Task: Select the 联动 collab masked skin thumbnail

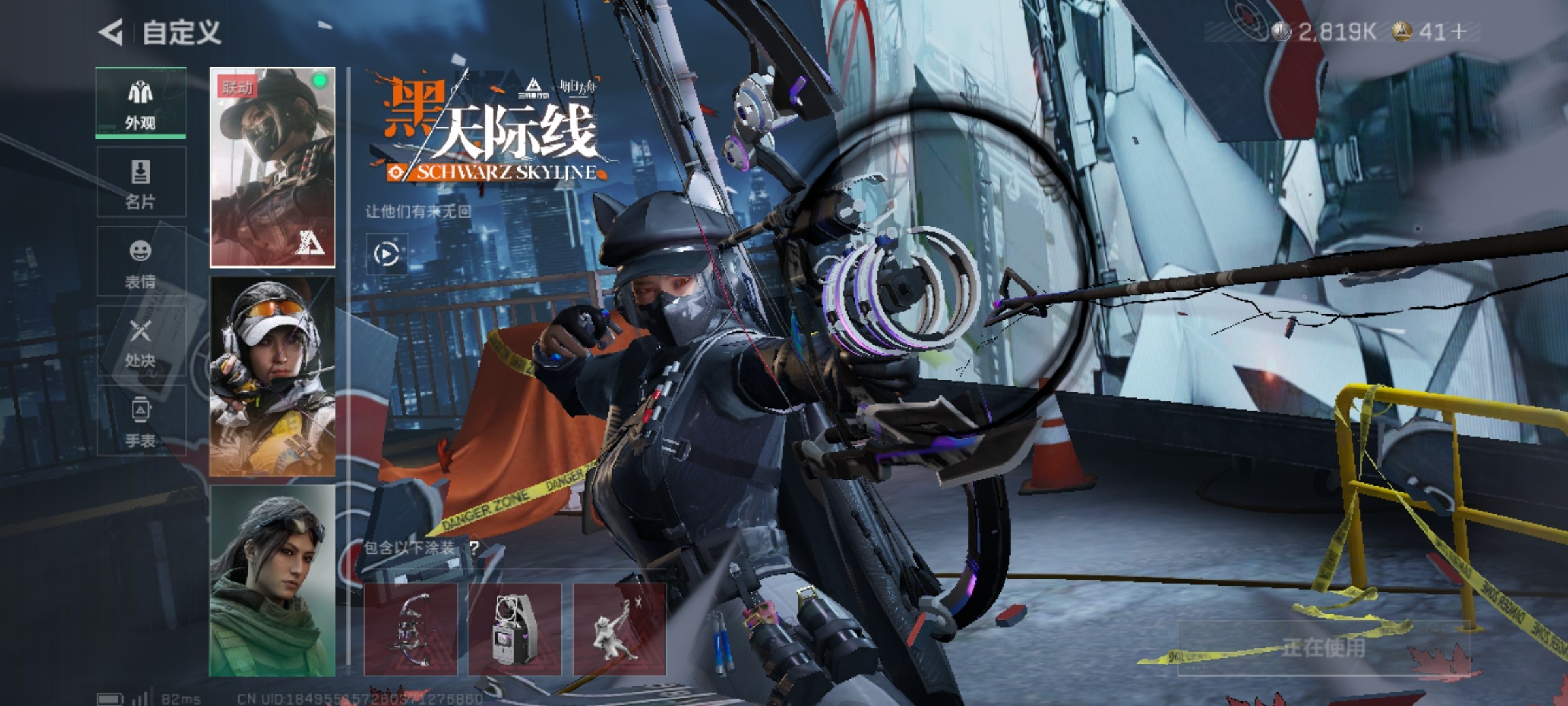Action: coord(272,167)
